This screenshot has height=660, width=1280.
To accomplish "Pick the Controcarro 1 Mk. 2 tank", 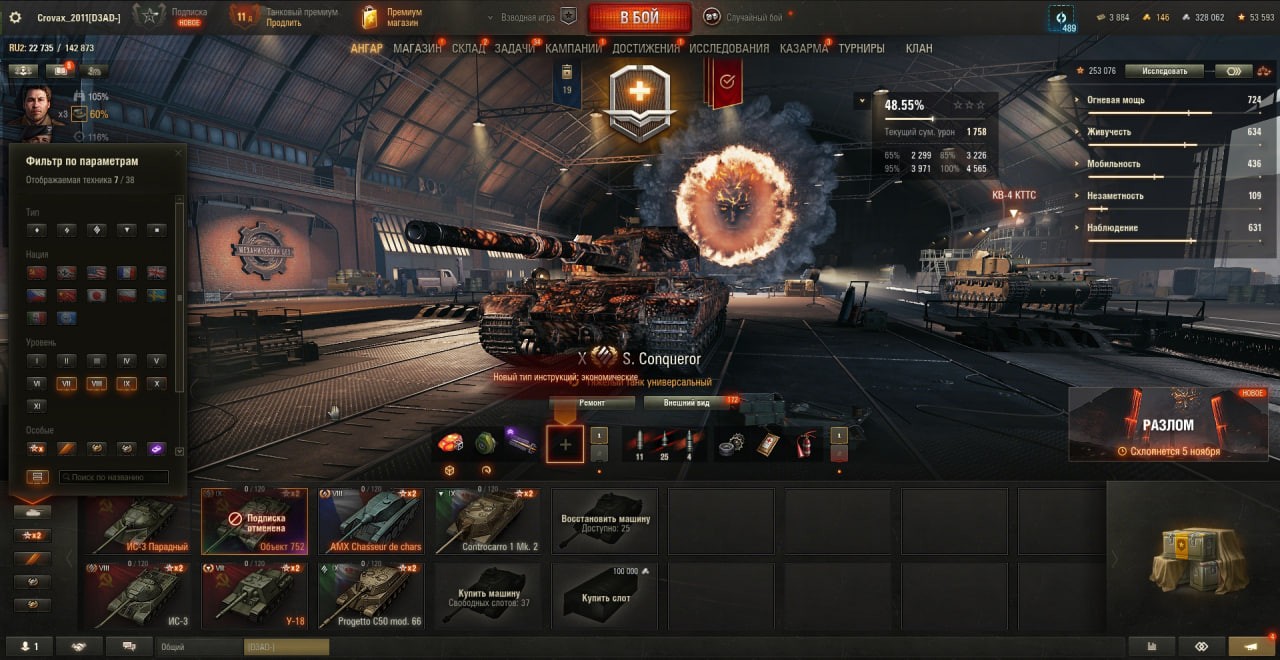I will 488,521.
